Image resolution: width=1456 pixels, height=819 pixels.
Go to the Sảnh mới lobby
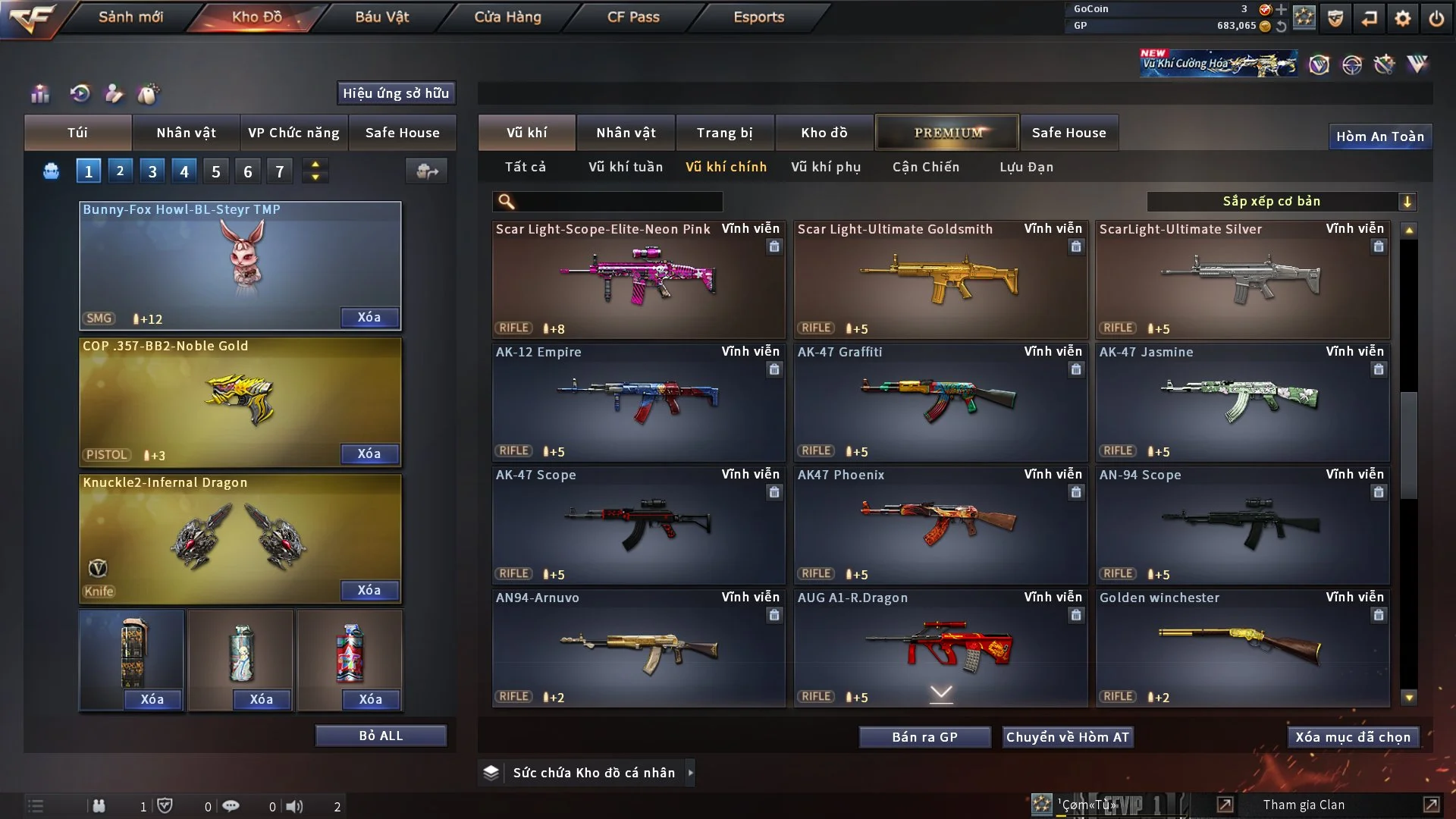130,17
